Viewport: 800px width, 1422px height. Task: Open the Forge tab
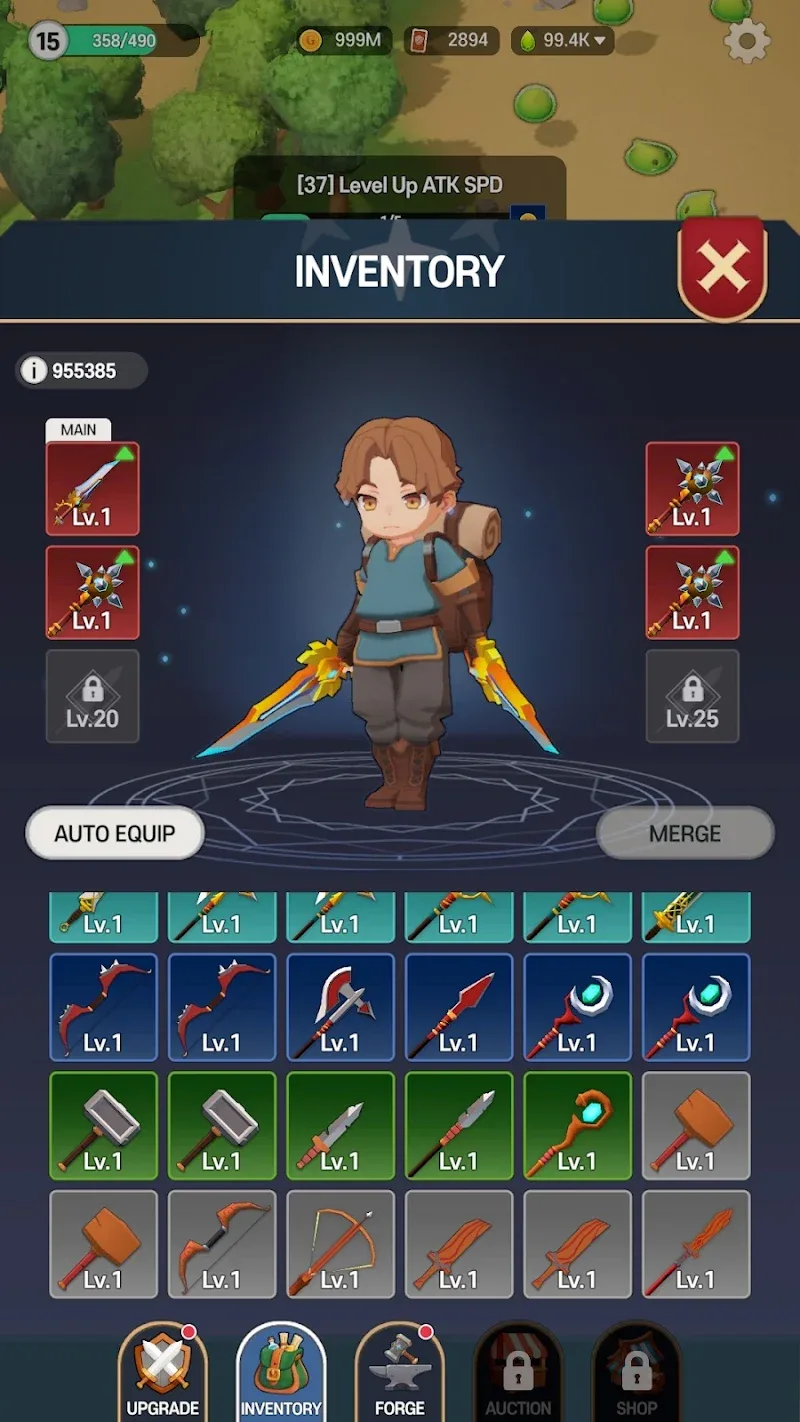pos(399,1372)
